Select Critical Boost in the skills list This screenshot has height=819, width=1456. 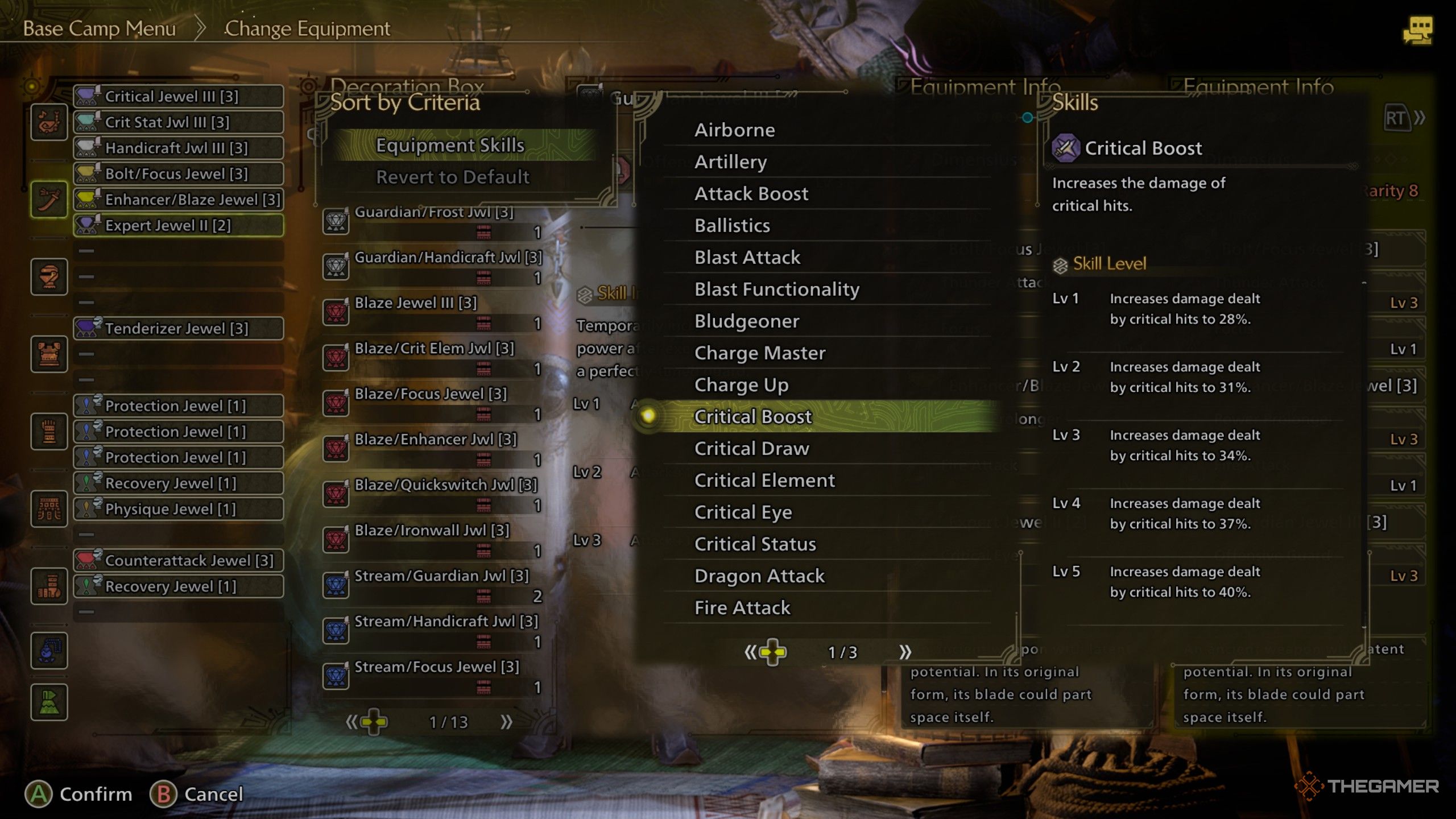[x=753, y=417]
